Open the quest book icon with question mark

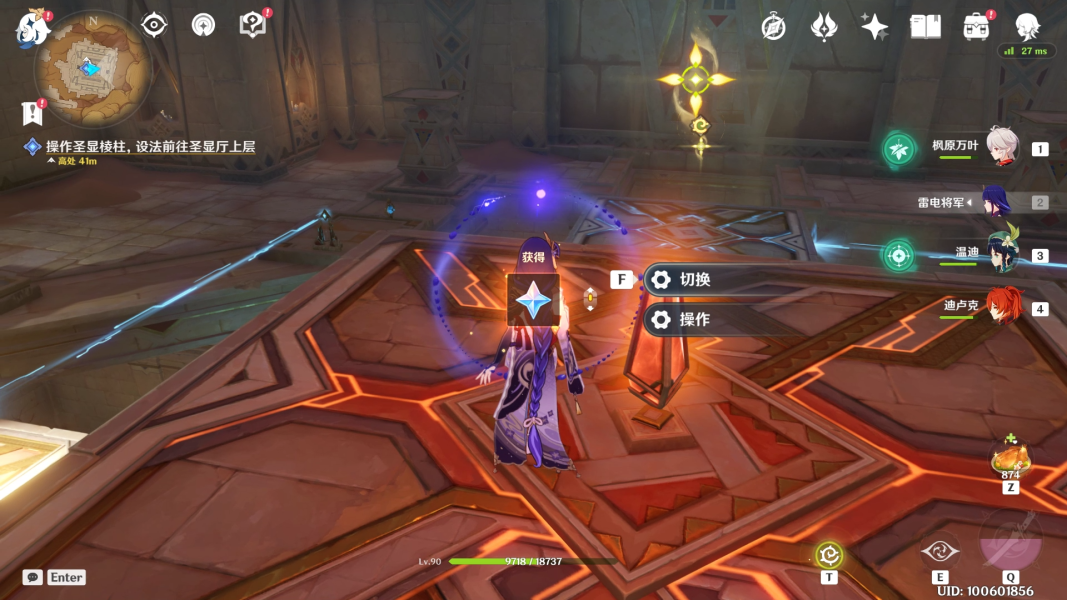point(253,25)
